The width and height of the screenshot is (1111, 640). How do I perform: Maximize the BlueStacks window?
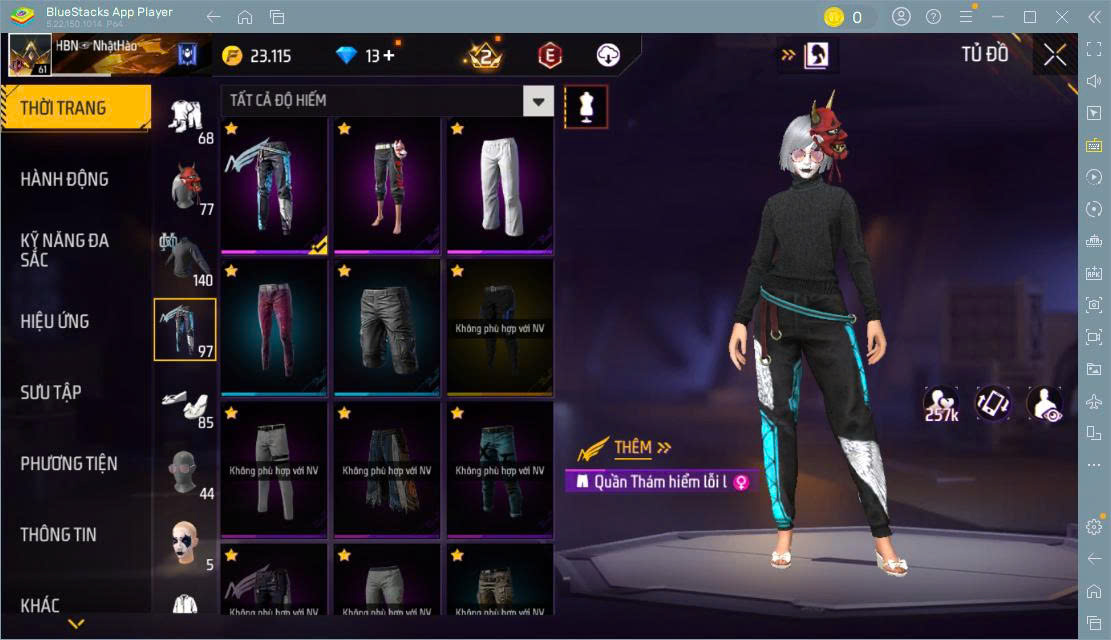point(1029,17)
